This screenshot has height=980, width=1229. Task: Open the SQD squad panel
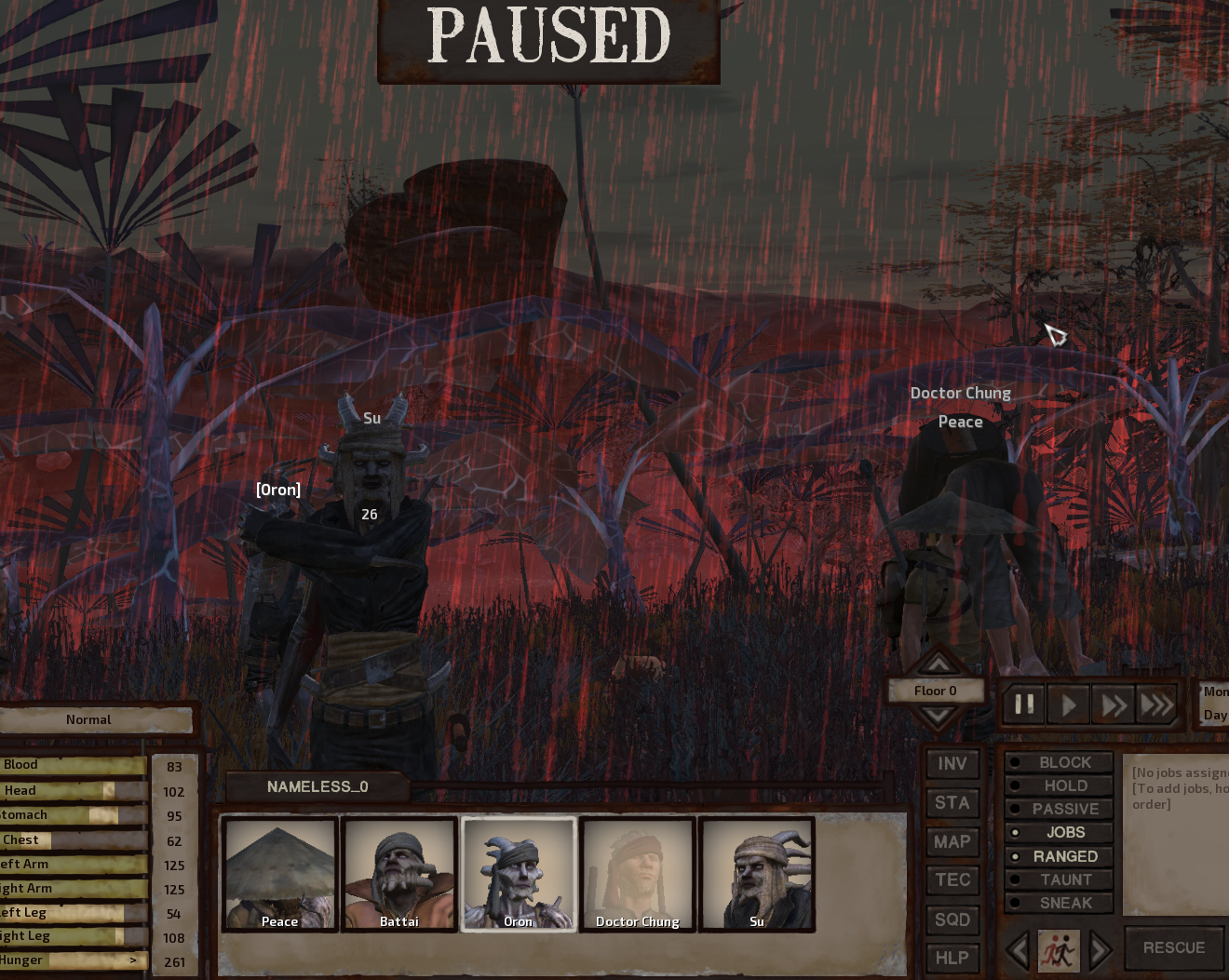pos(952,920)
